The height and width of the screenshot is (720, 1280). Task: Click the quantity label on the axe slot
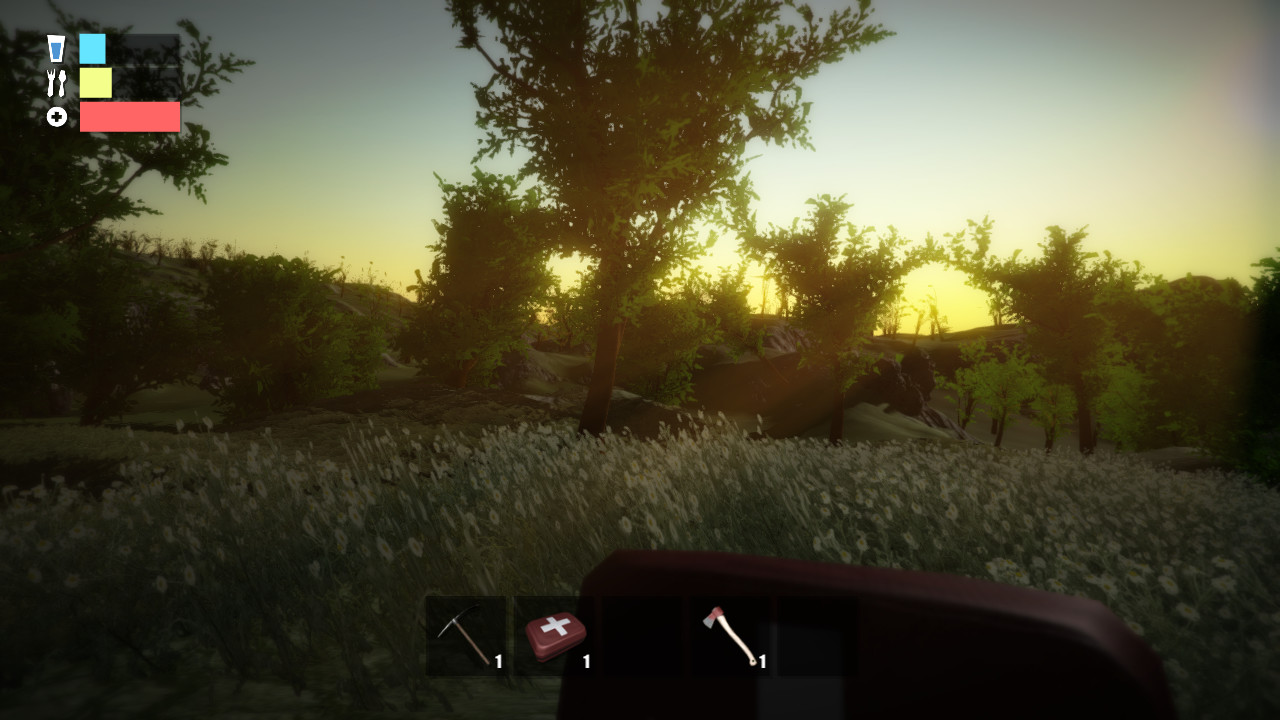(762, 661)
